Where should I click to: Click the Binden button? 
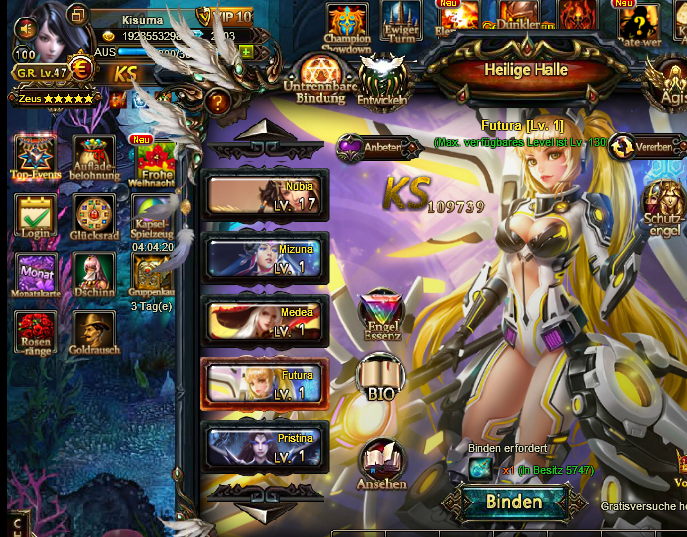(513, 502)
